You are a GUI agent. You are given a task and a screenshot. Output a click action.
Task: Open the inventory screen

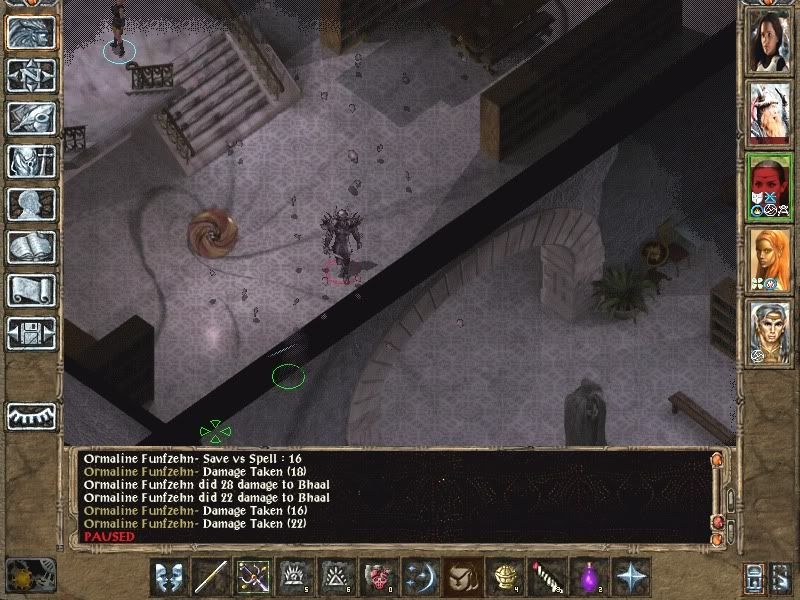(x=31, y=162)
